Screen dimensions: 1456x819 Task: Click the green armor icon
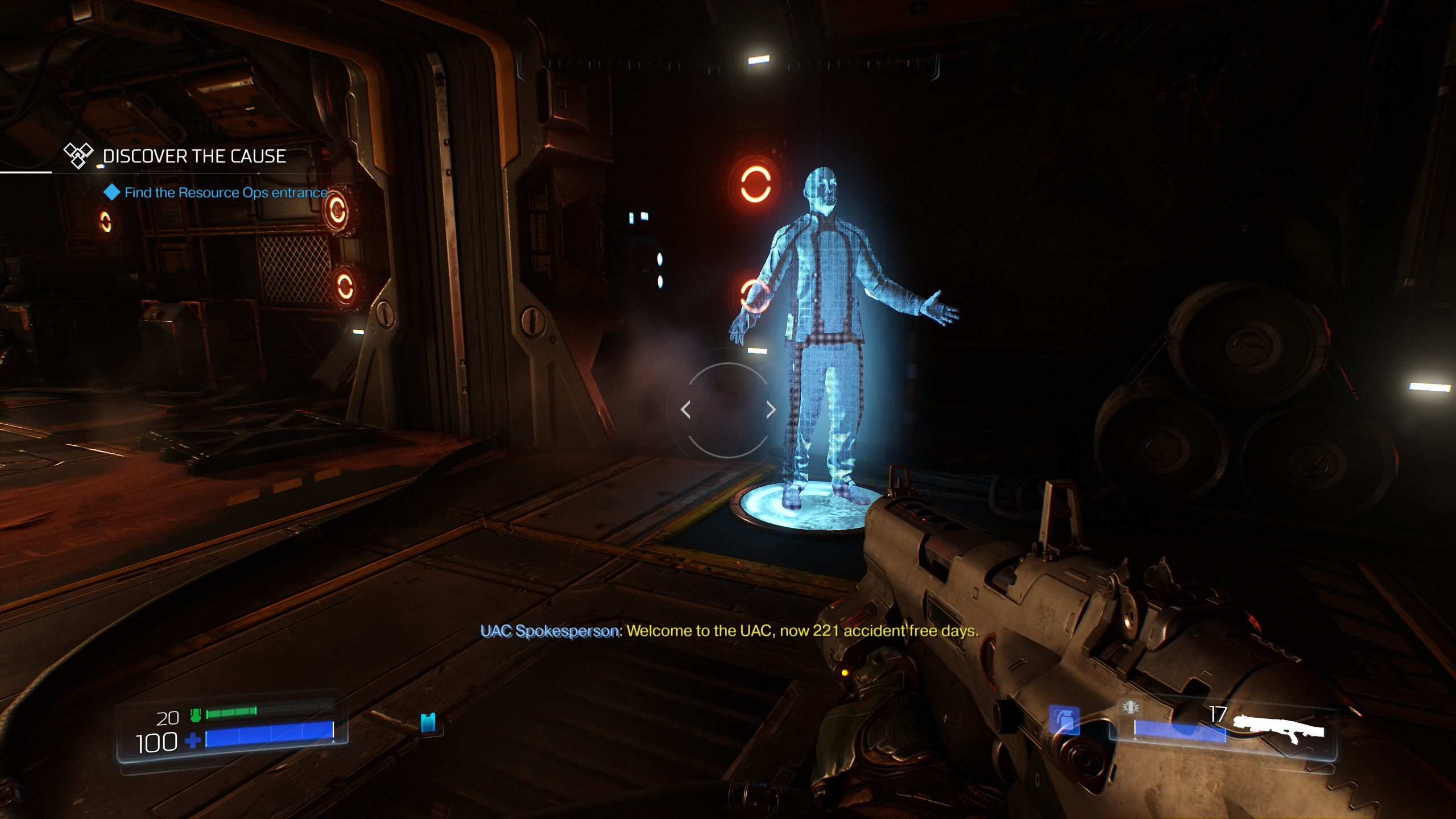[x=196, y=715]
